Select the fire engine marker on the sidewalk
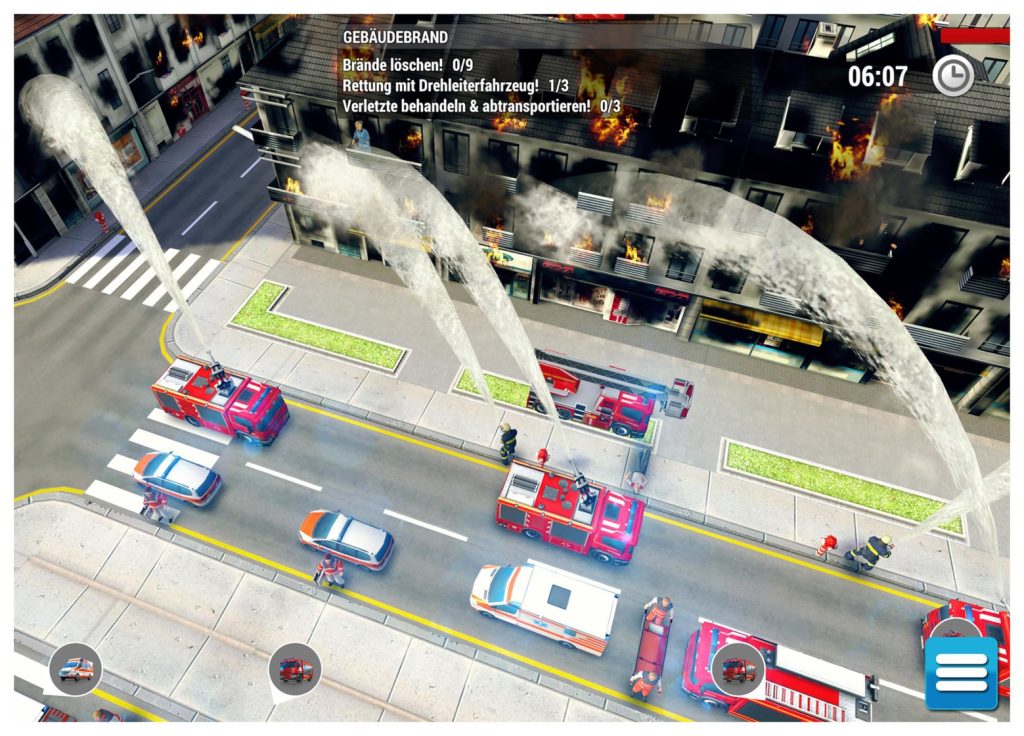This screenshot has height=736, width=1024. (295, 669)
